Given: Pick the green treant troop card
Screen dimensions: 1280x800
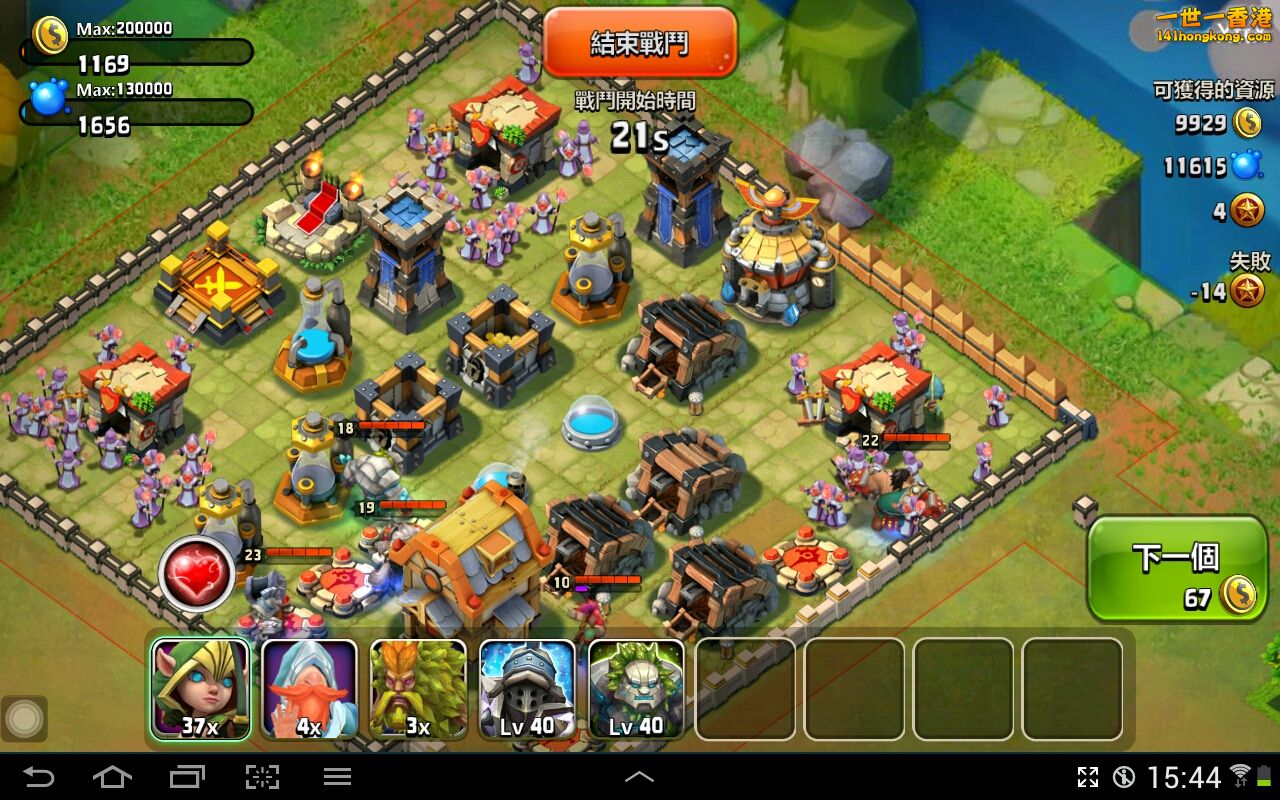Looking at the screenshot, I should tap(418, 689).
